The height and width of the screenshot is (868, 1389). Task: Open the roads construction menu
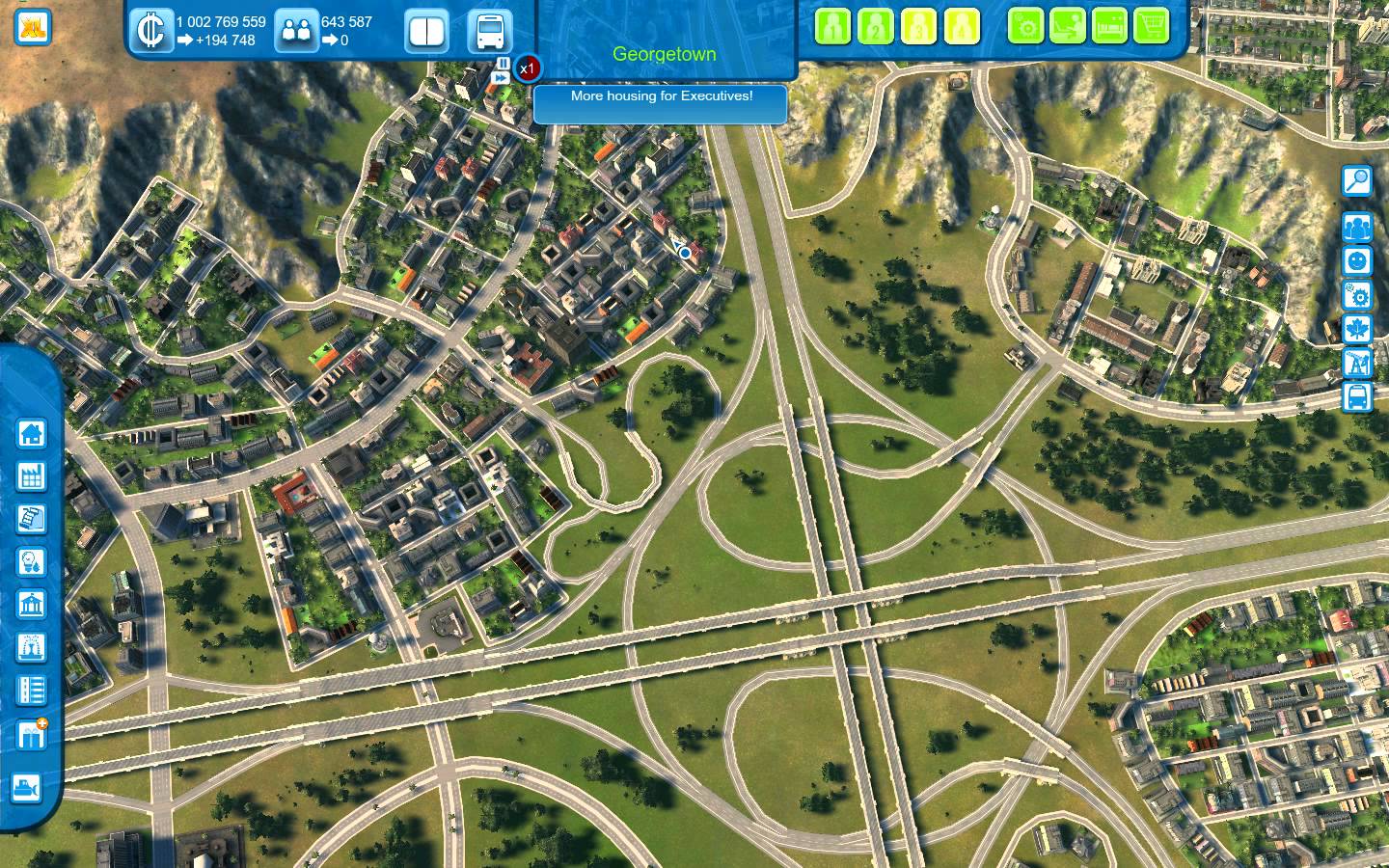[32, 691]
